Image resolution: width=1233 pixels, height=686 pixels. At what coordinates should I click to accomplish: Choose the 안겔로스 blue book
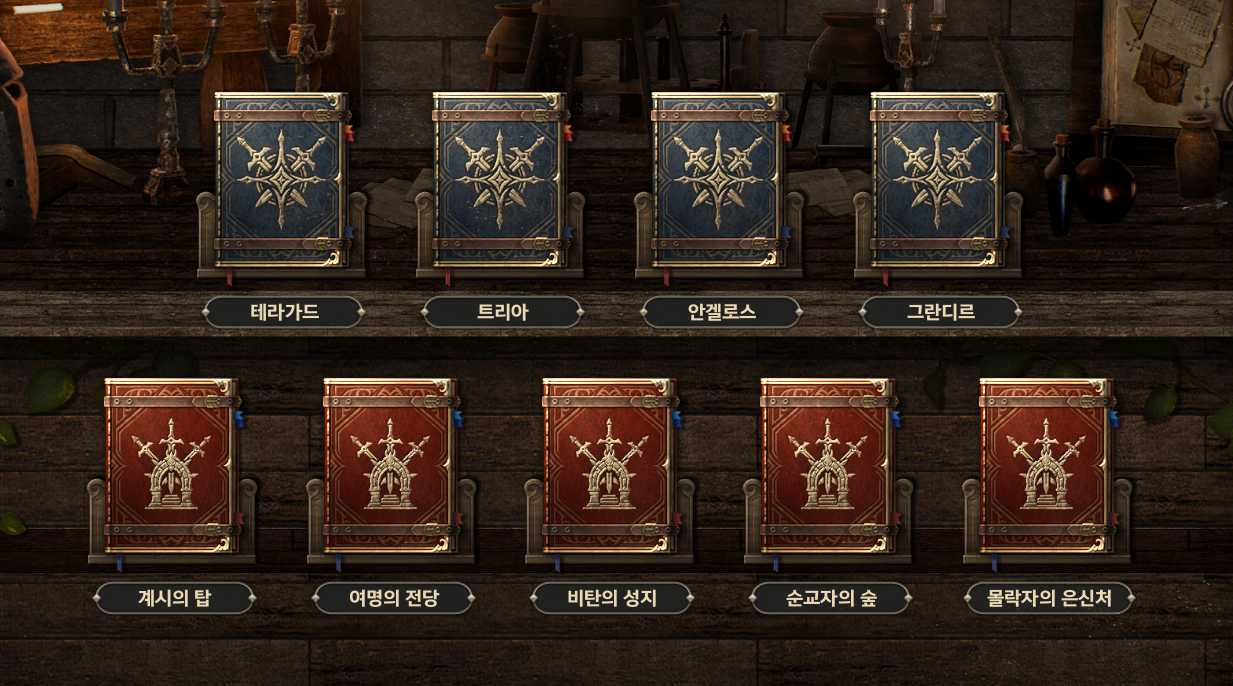[720, 180]
